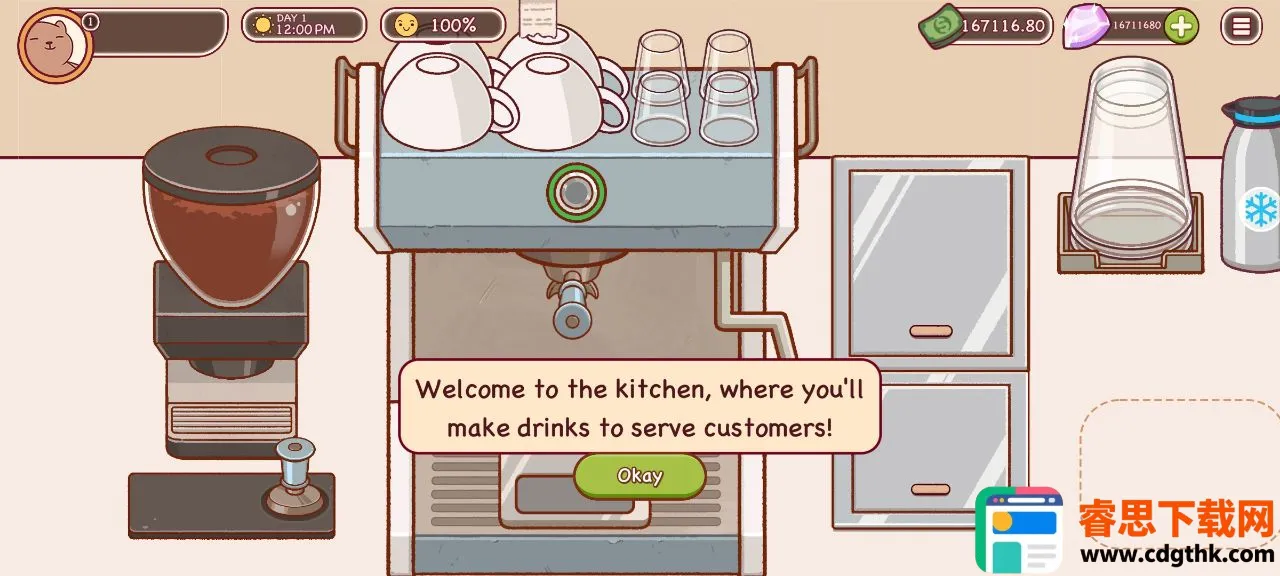Confirm the welcome message with Okay
The width and height of the screenshot is (1280, 576).
pos(639,476)
